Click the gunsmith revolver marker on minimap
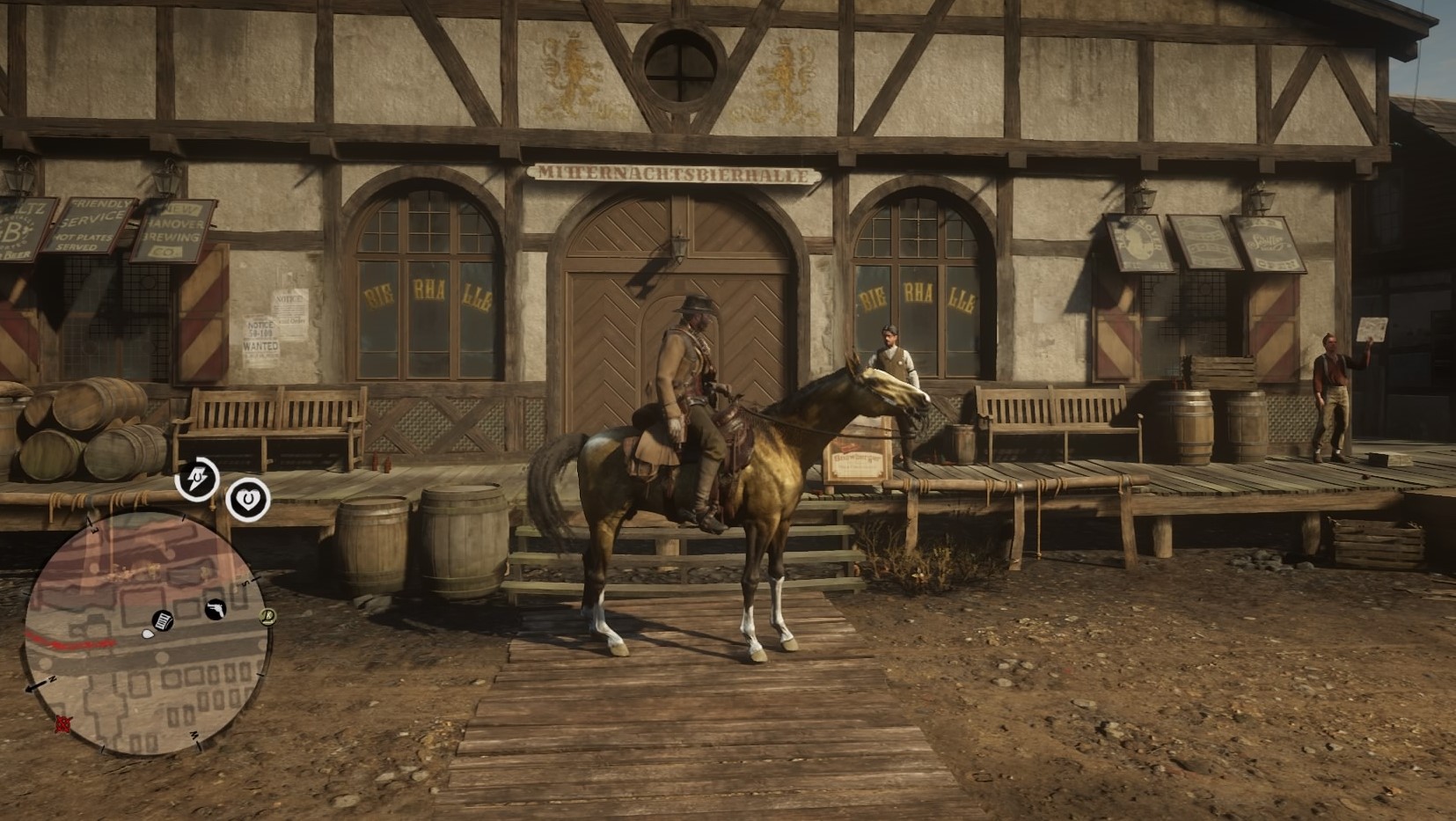The width and height of the screenshot is (1456, 821). pyautogui.click(x=215, y=609)
